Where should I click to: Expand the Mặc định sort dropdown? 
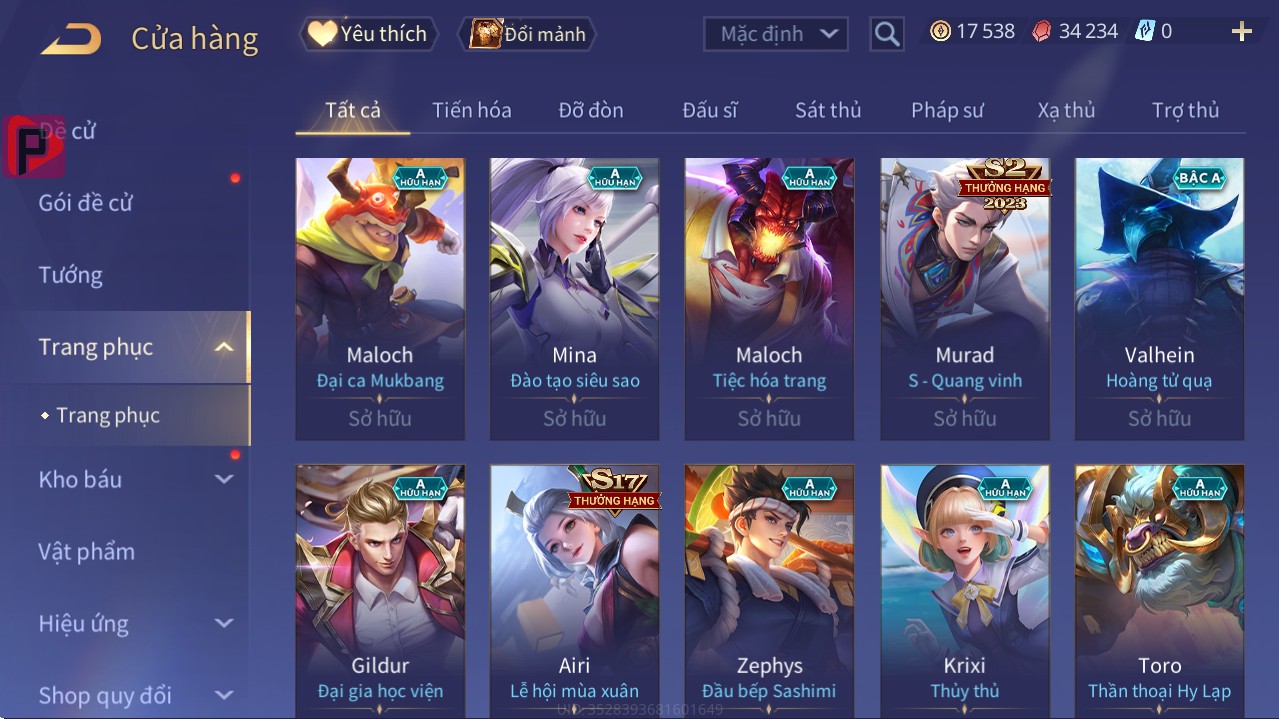tap(776, 34)
